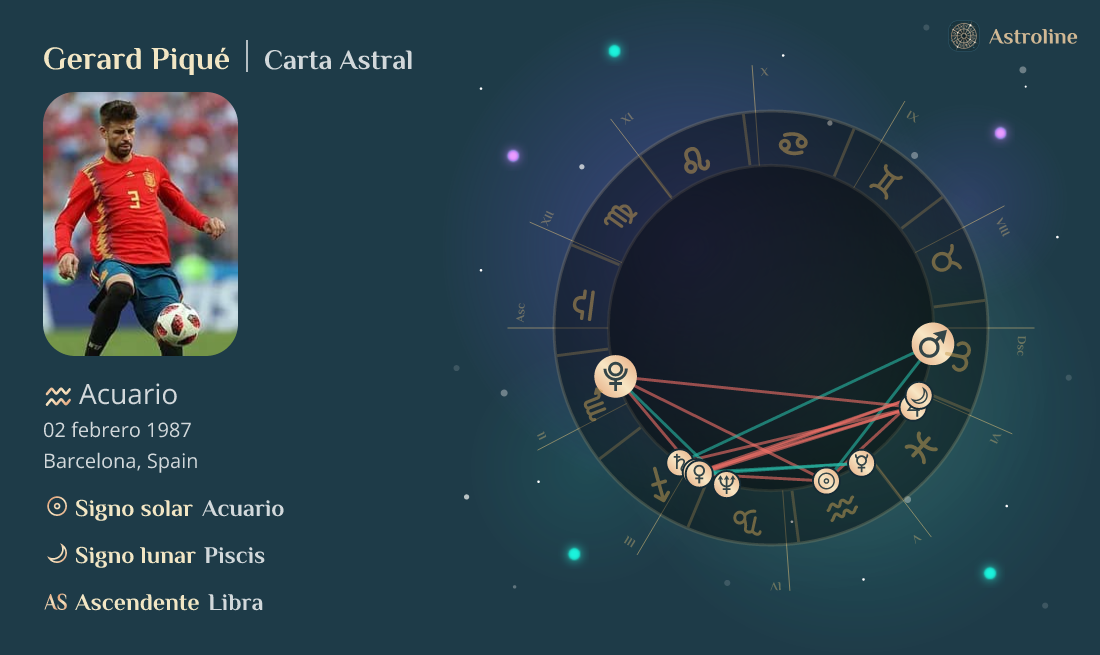Viewport: 1100px width, 655px height.
Task: Open the Astroline logo link
Action: (1013, 37)
